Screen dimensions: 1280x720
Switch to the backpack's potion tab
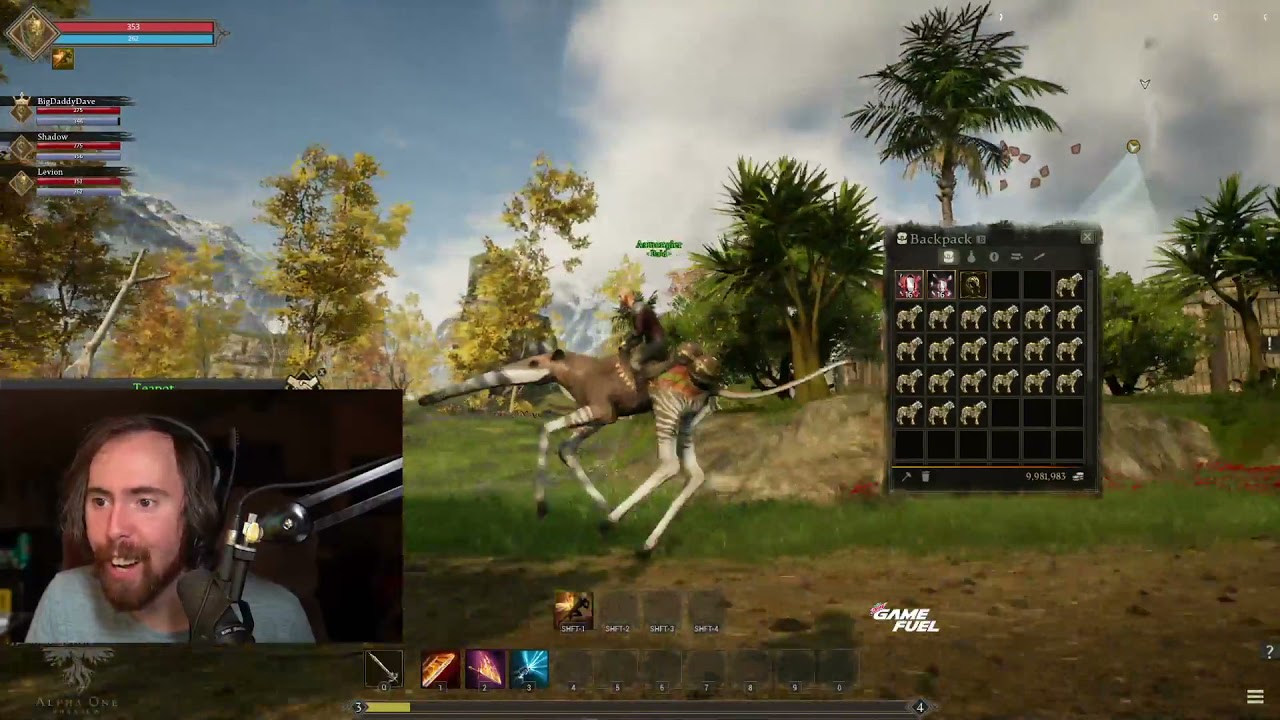click(971, 257)
